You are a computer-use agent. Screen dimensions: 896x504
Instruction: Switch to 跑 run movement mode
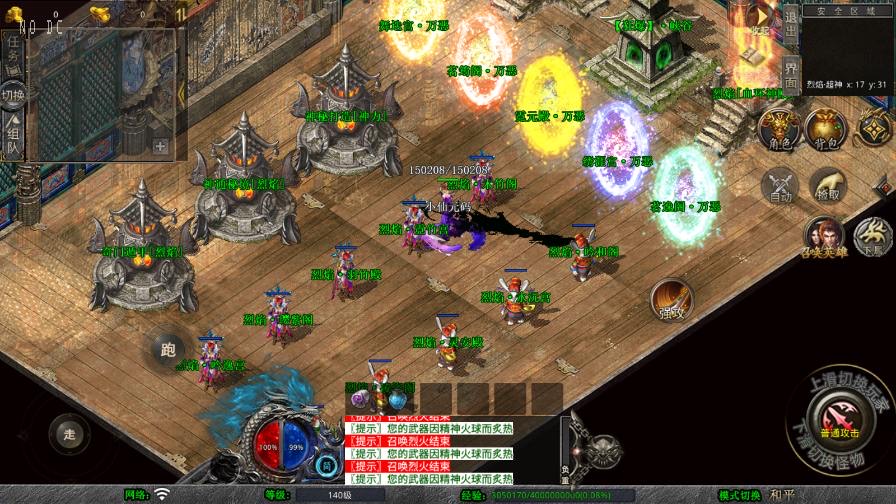pyautogui.click(x=167, y=349)
